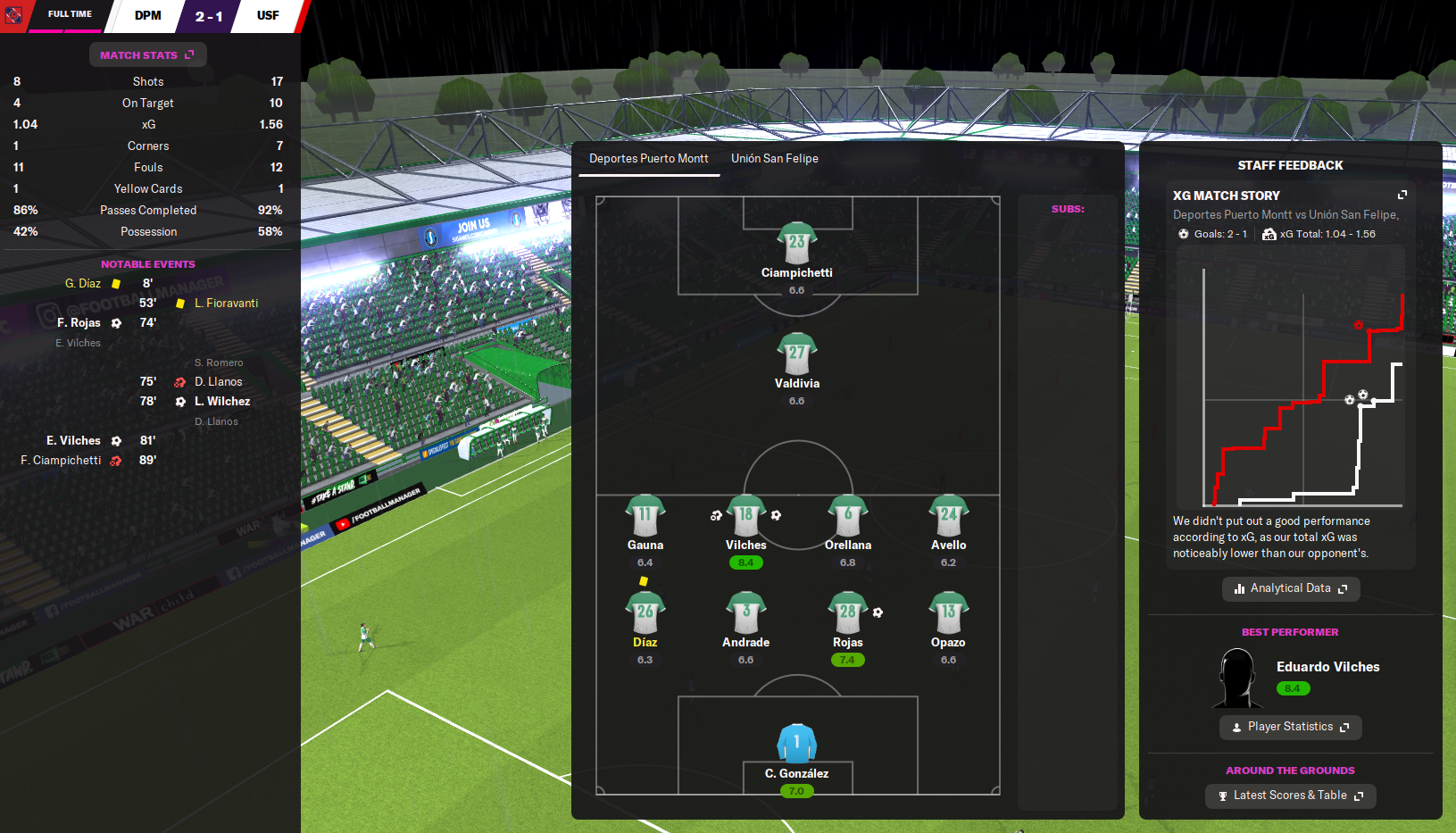1456x833 pixels.
Task: Open best performer Eduardo Vilches' profile
Action: [x=1327, y=667]
